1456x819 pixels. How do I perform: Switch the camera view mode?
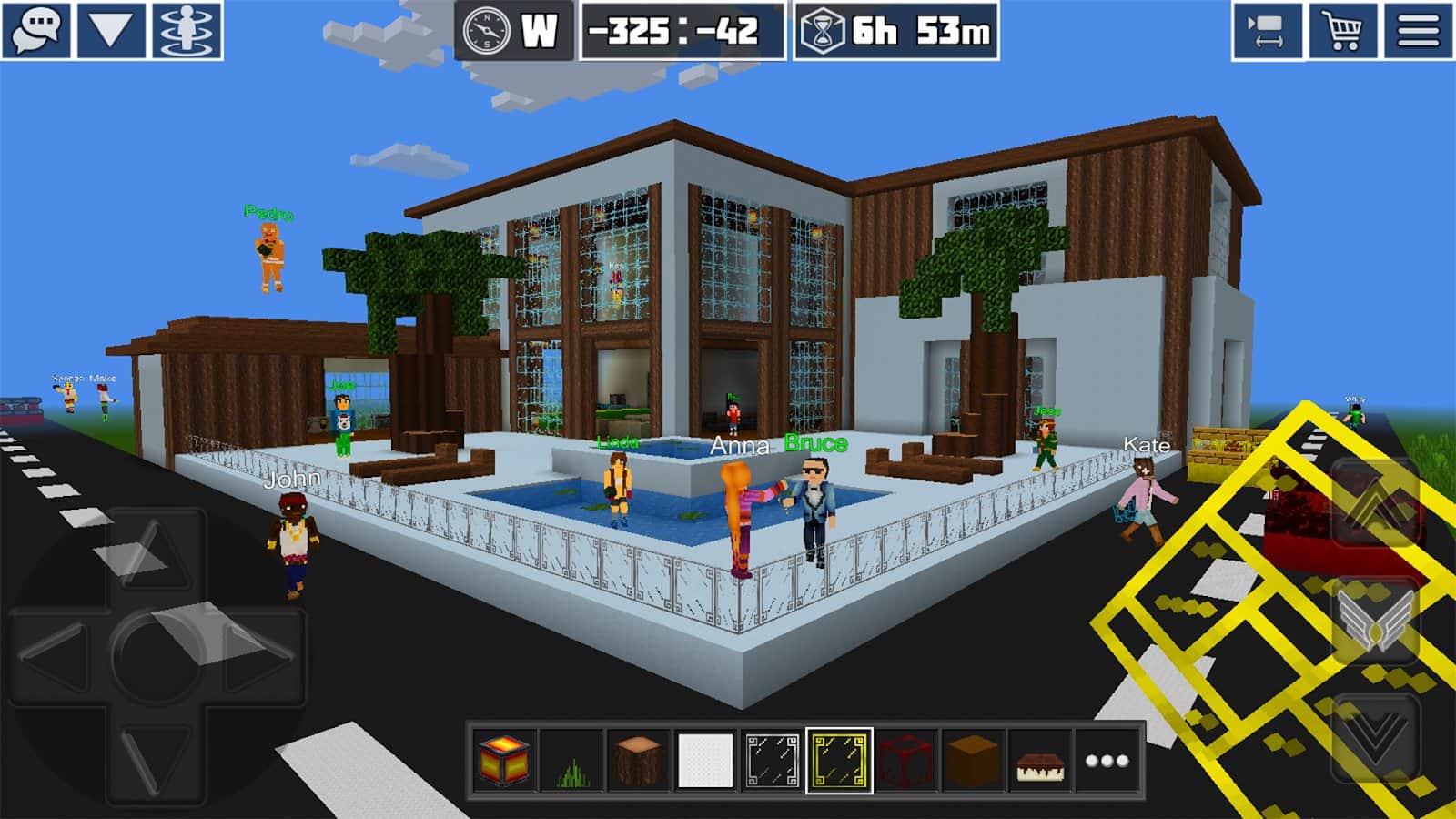[x=1267, y=31]
